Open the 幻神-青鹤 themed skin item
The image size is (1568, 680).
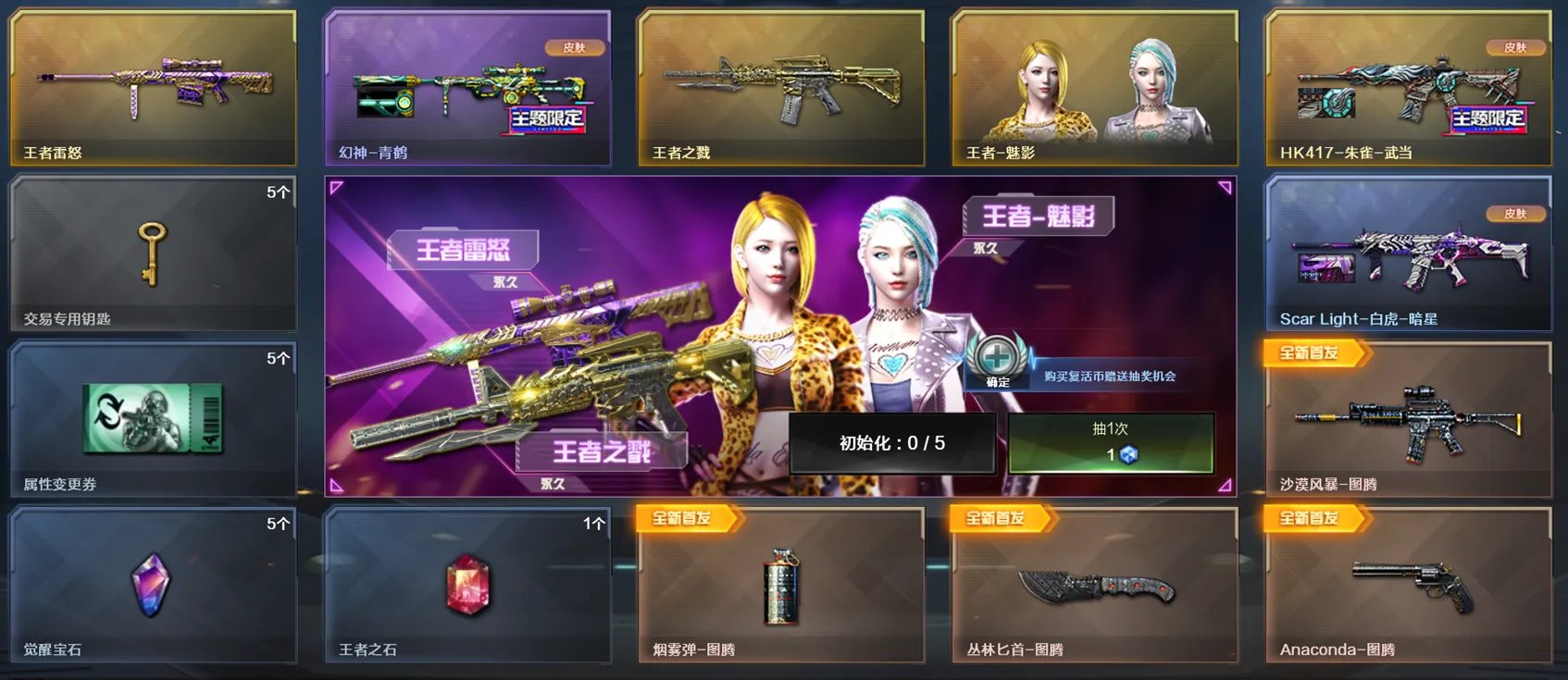[x=467, y=88]
